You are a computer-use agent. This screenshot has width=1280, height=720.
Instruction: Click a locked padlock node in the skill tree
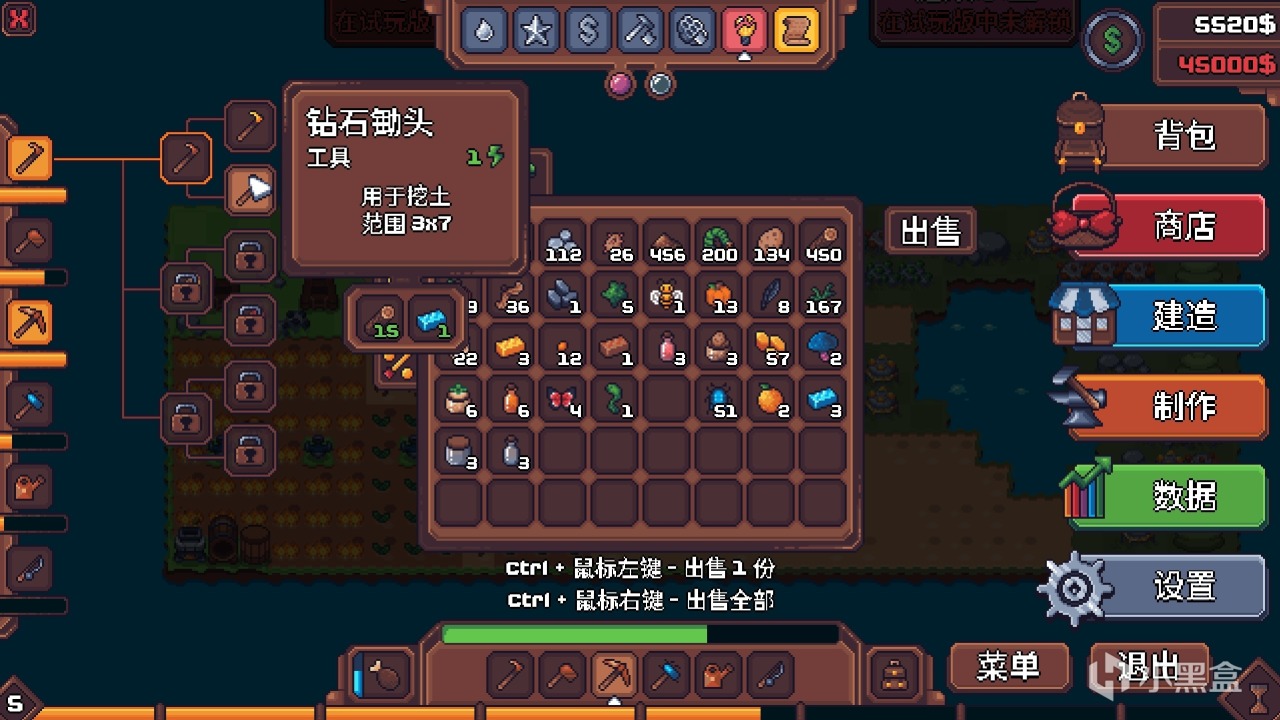[x=251, y=256]
